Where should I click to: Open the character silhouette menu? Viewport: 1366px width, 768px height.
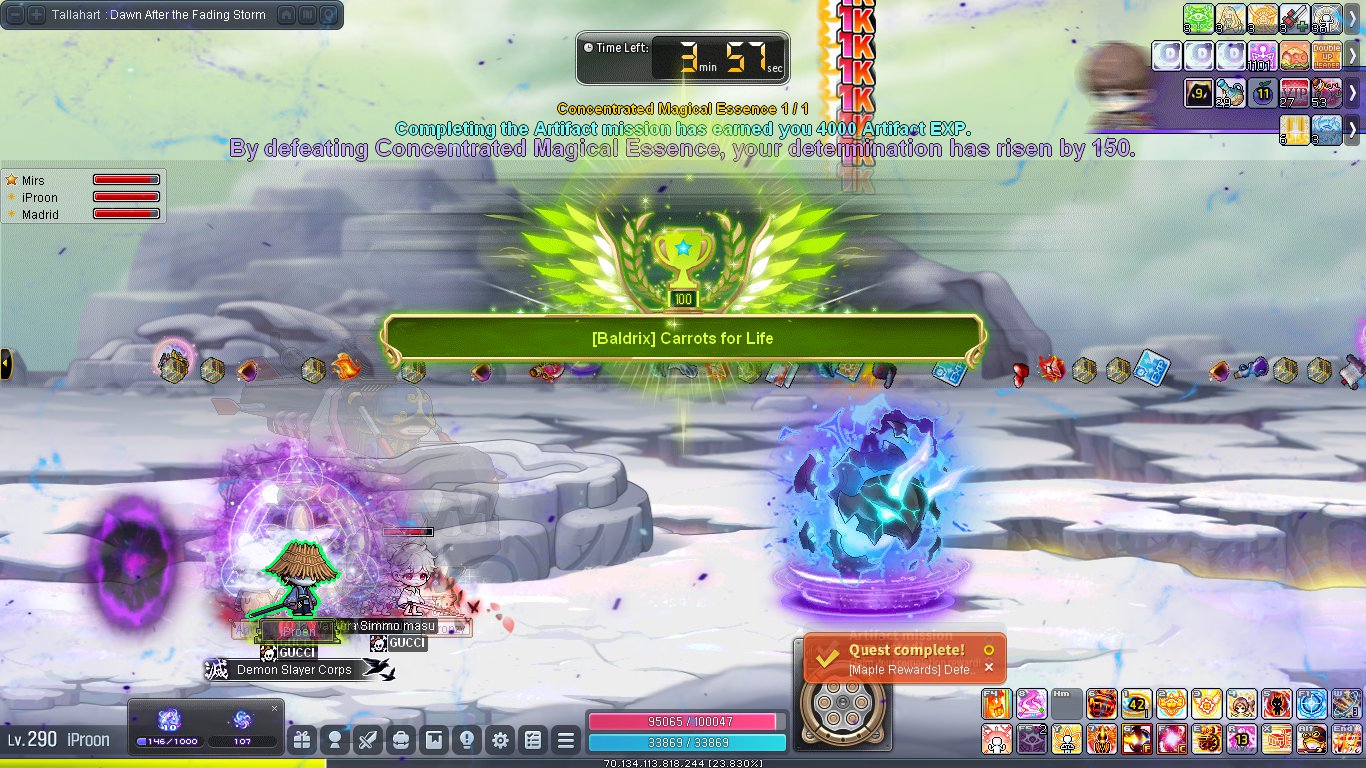pos(335,741)
